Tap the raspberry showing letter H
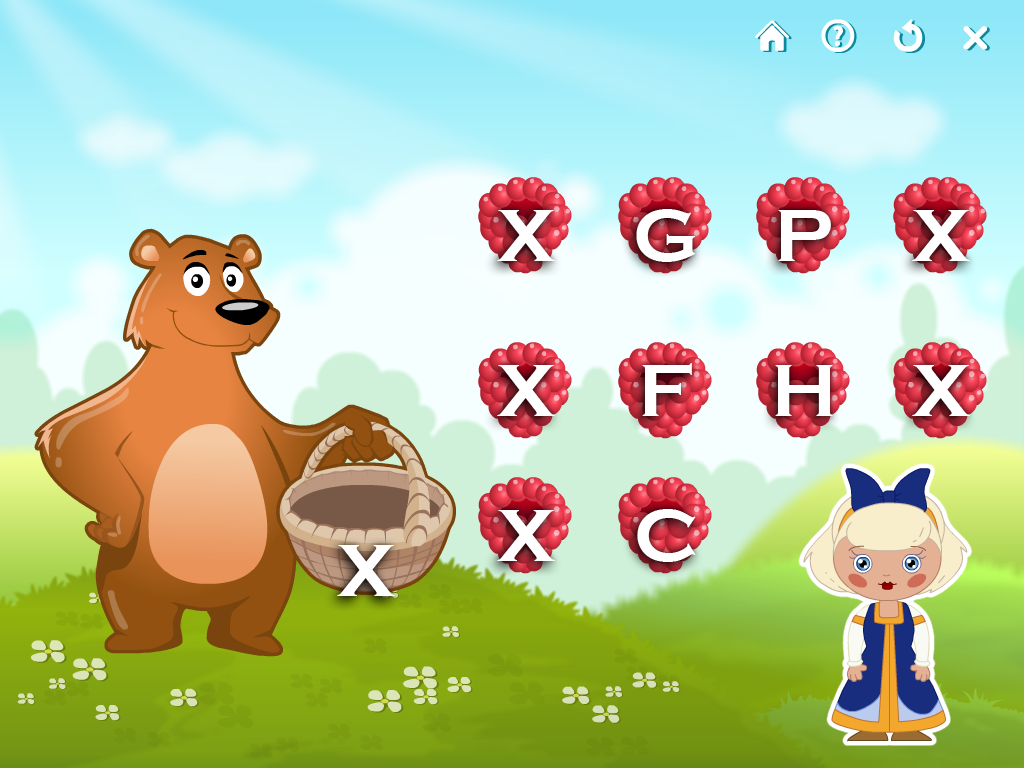1024x768 pixels. point(802,390)
